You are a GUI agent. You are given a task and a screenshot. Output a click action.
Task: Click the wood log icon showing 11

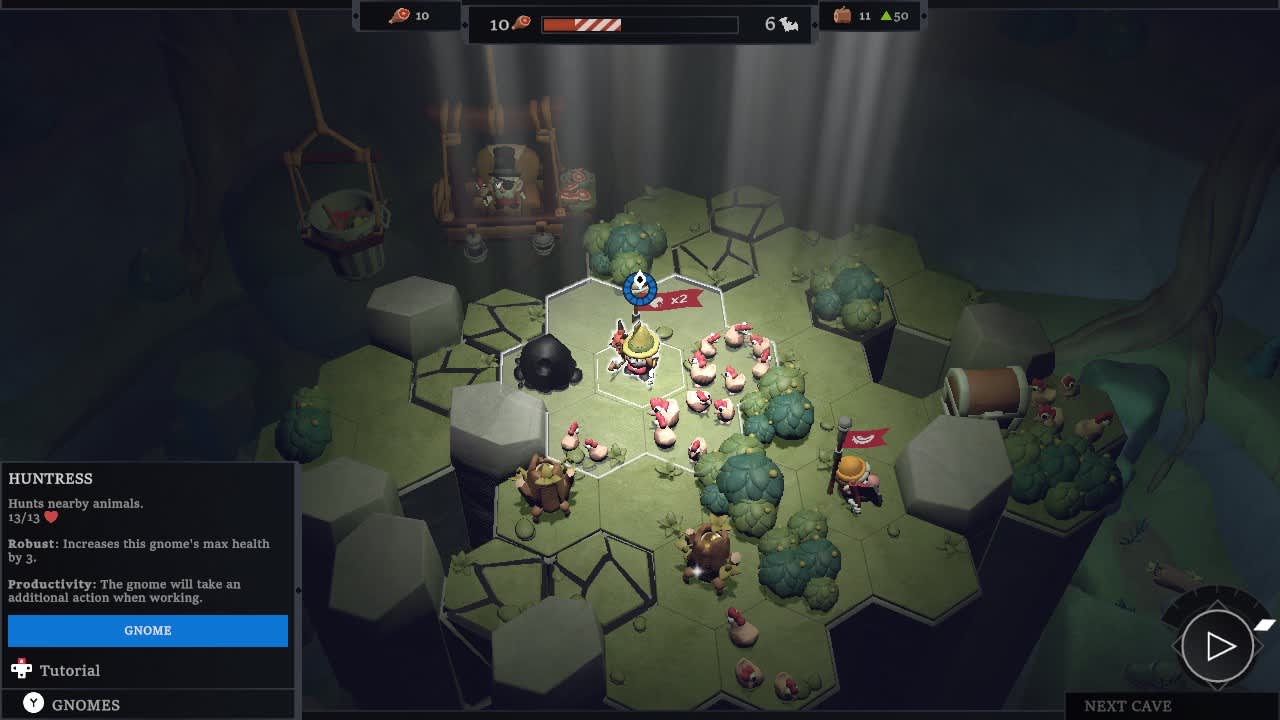click(843, 15)
